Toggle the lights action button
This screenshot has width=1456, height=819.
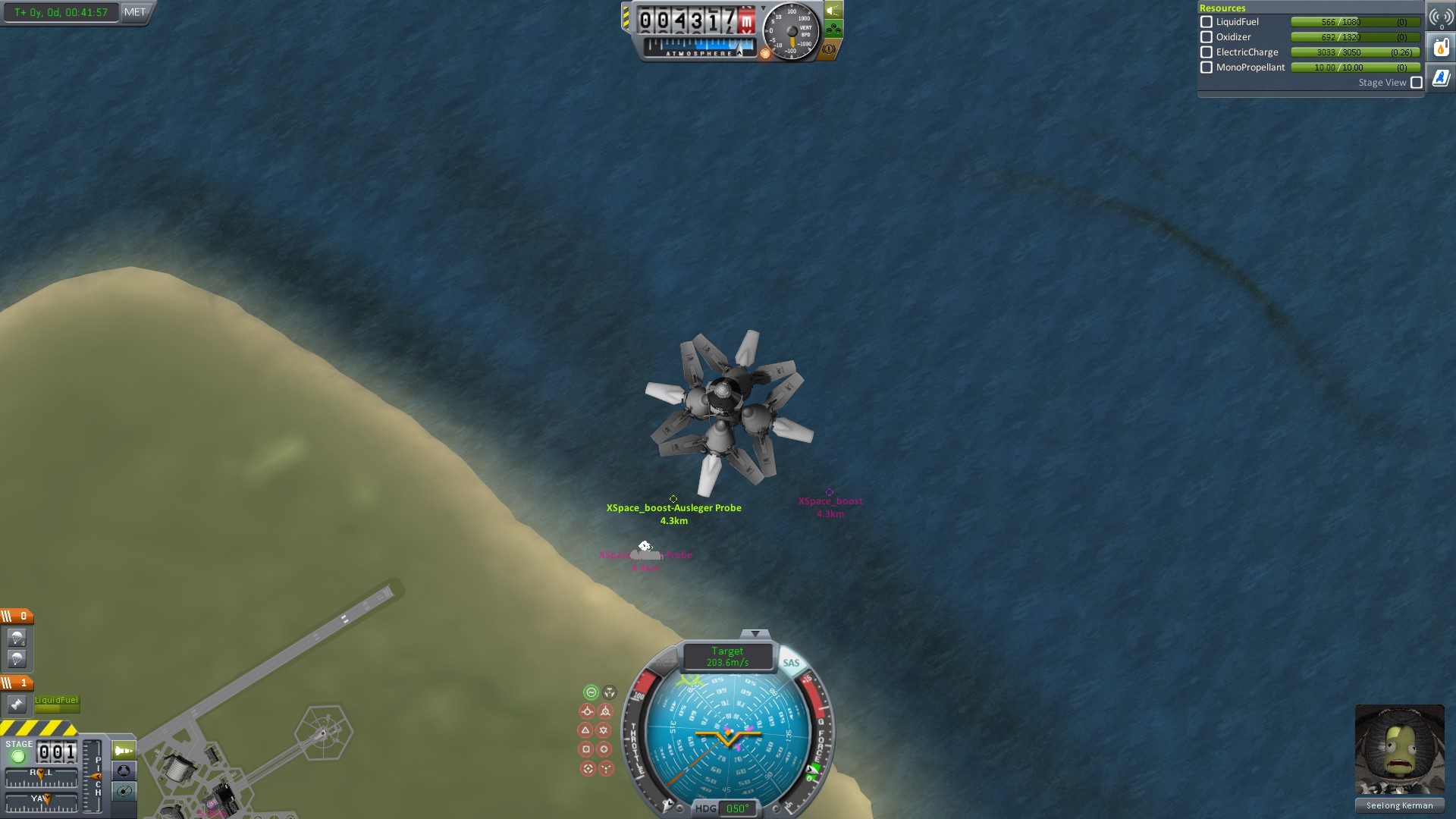(x=833, y=11)
